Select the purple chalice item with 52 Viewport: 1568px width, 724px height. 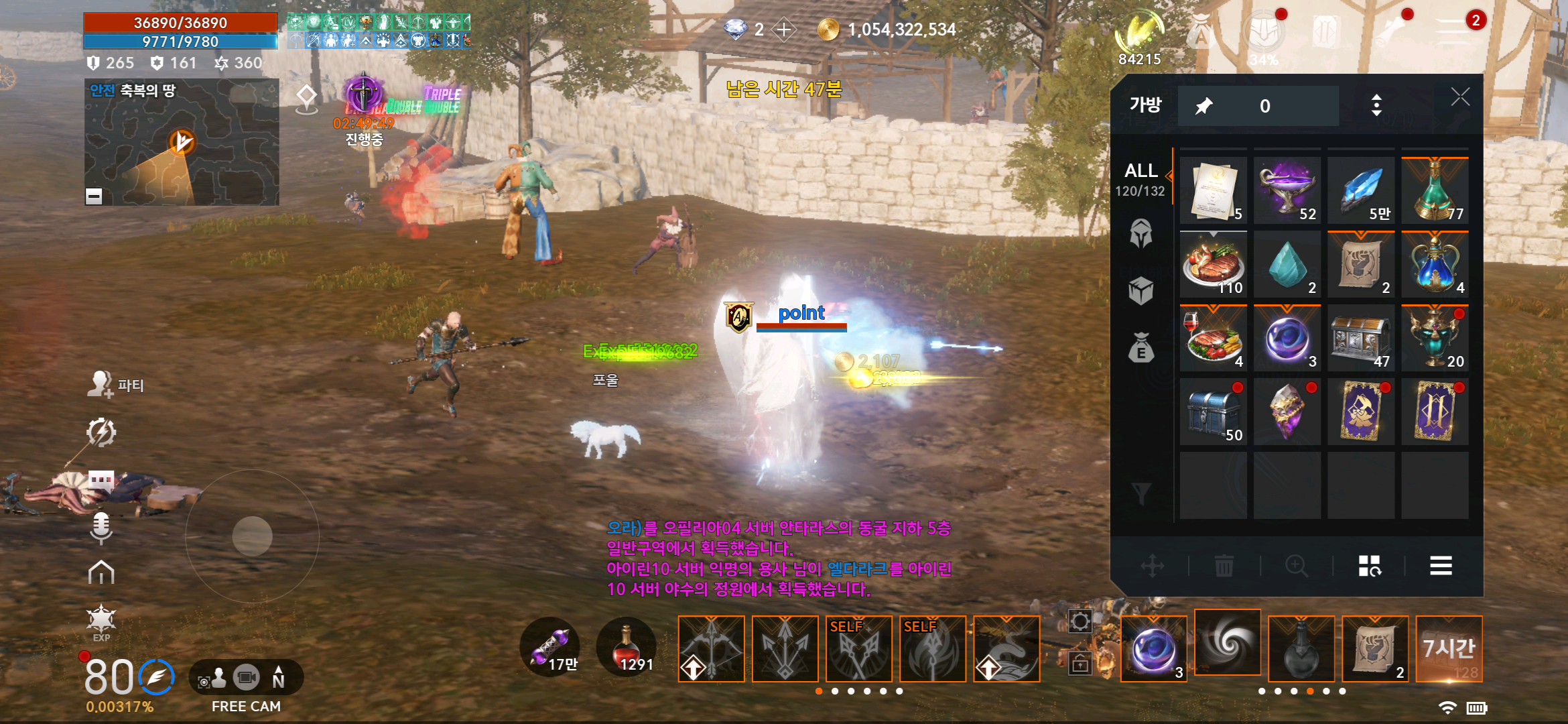click(x=1287, y=191)
